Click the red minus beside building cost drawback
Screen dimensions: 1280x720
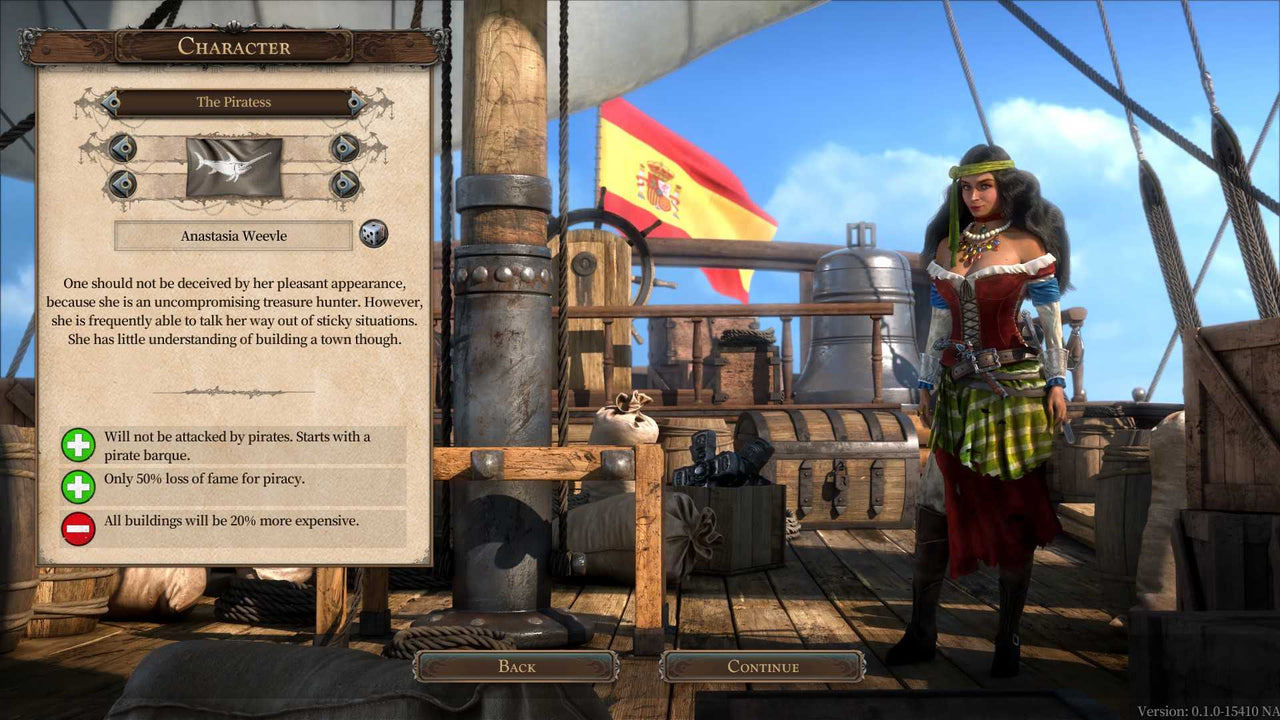[x=79, y=528]
